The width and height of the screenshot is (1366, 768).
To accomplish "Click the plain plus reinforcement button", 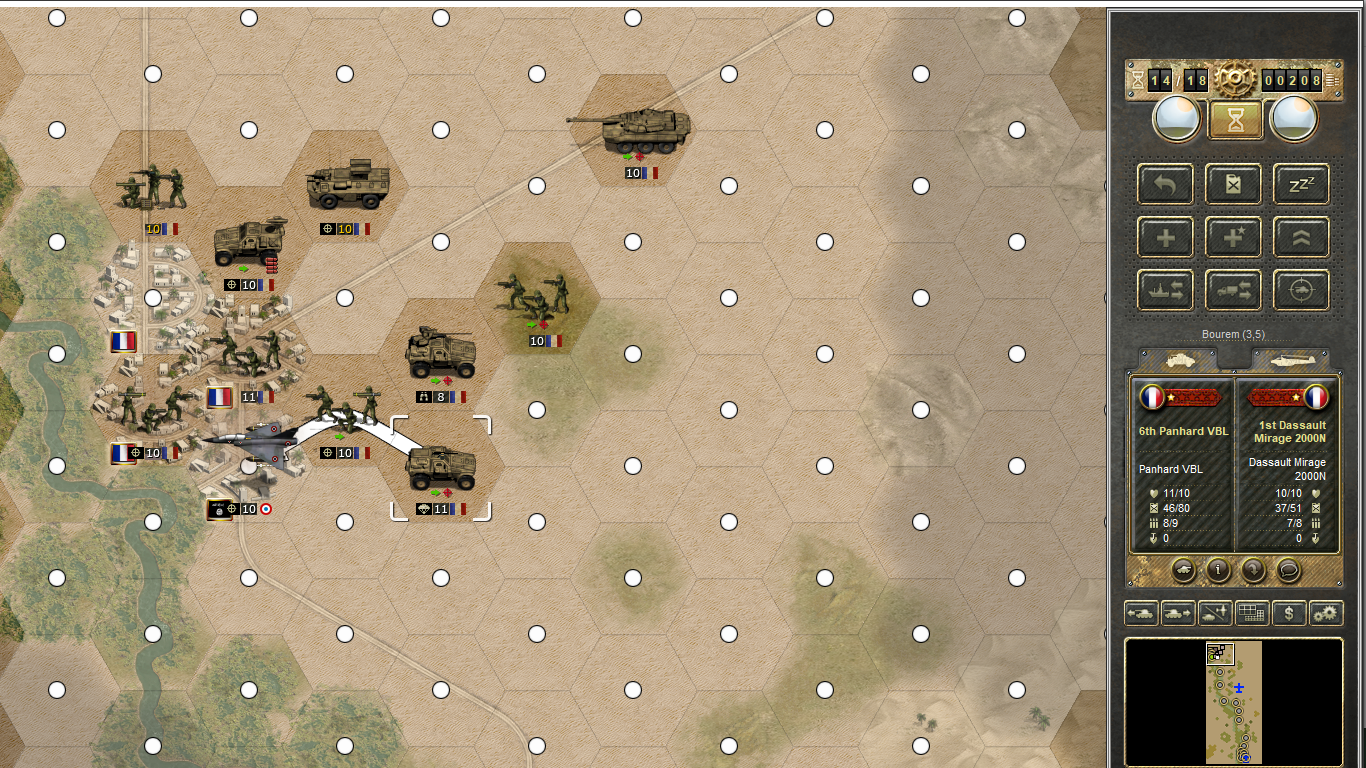I will tap(1165, 237).
